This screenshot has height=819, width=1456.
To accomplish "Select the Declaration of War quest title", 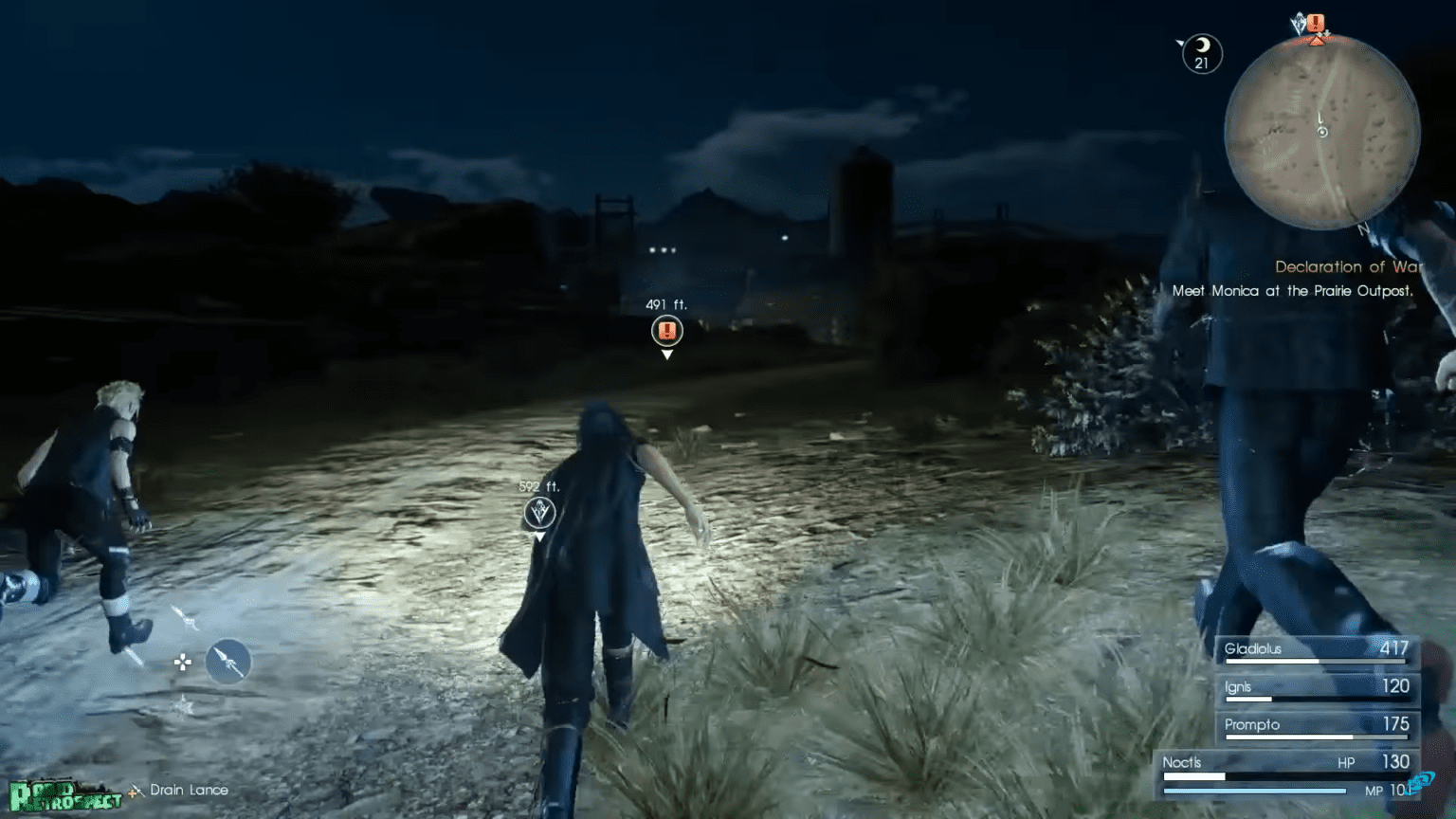I will pyautogui.click(x=1349, y=266).
